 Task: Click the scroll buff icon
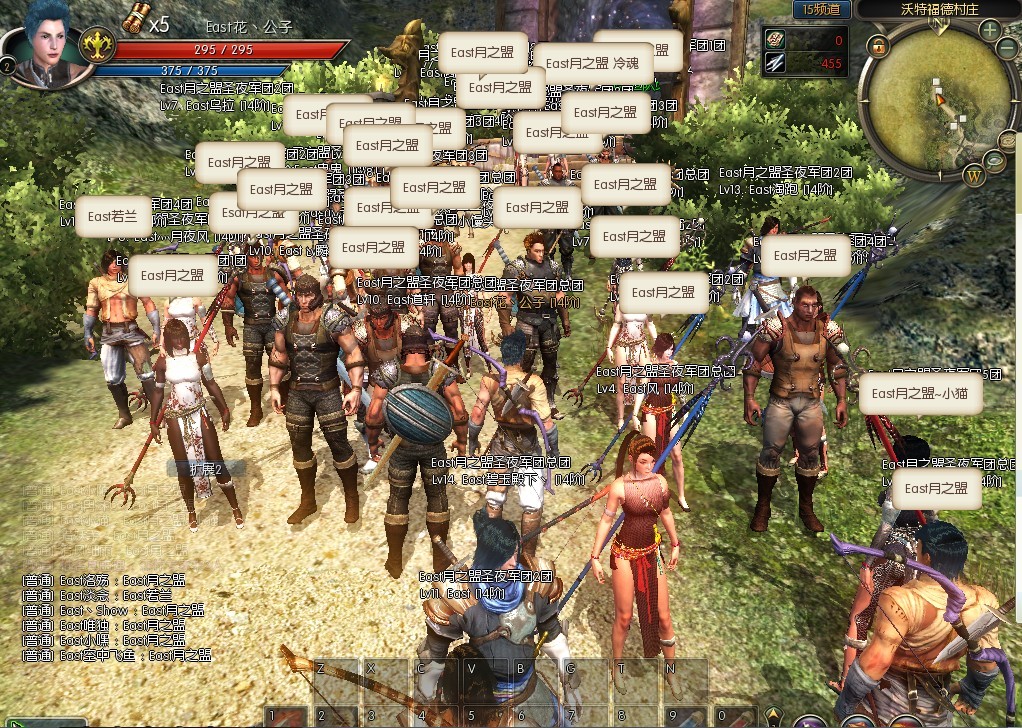(136, 18)
